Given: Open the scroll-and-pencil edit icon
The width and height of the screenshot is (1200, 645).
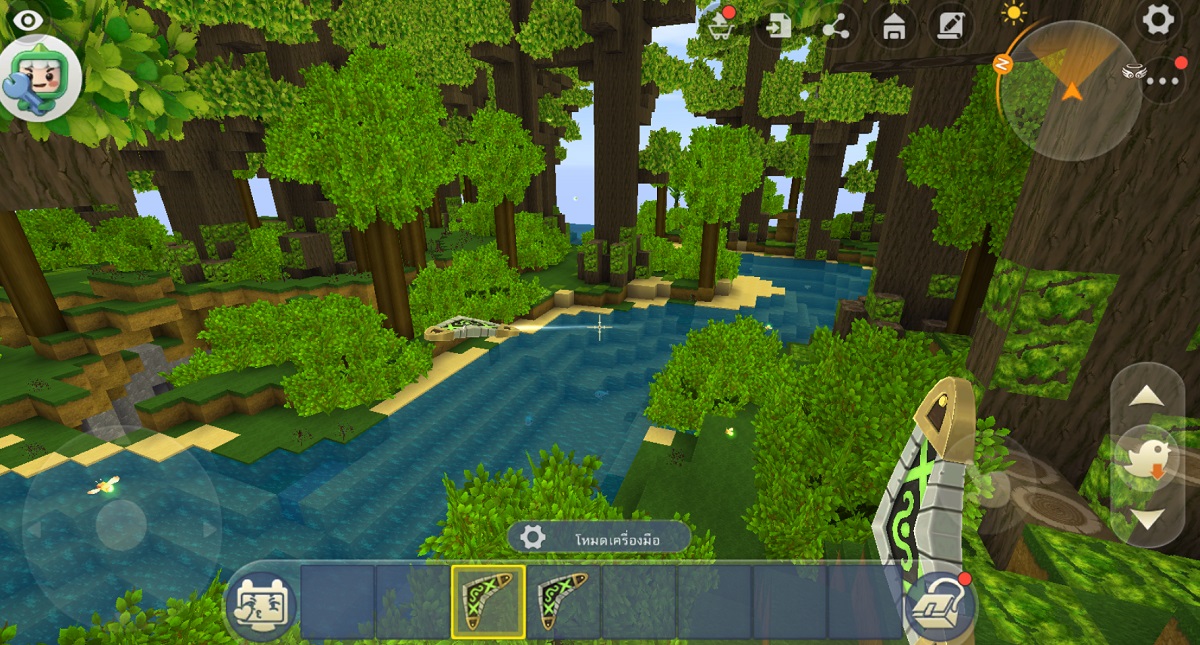Looking at the screenshot, I should [950, 26].
